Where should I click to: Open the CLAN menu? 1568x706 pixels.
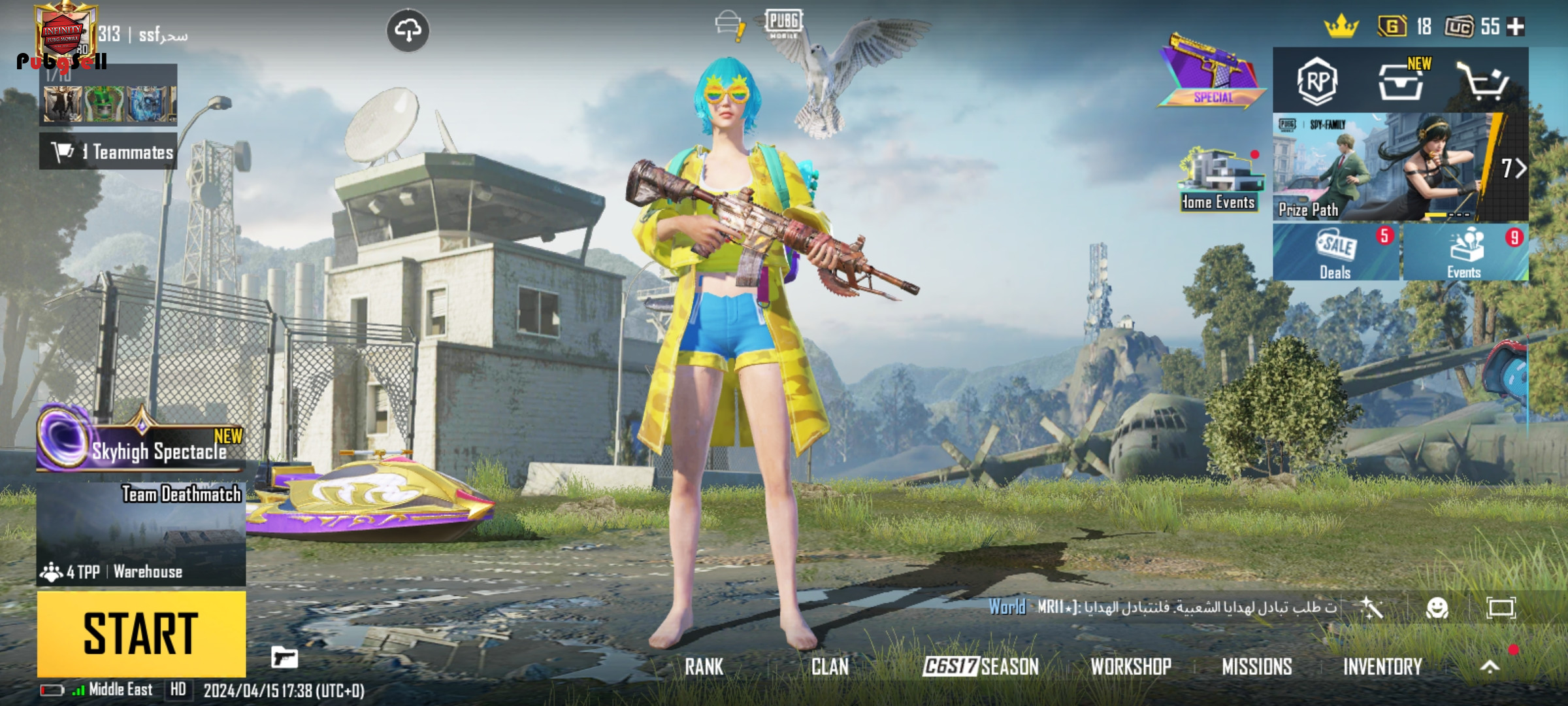click(830, 667)
